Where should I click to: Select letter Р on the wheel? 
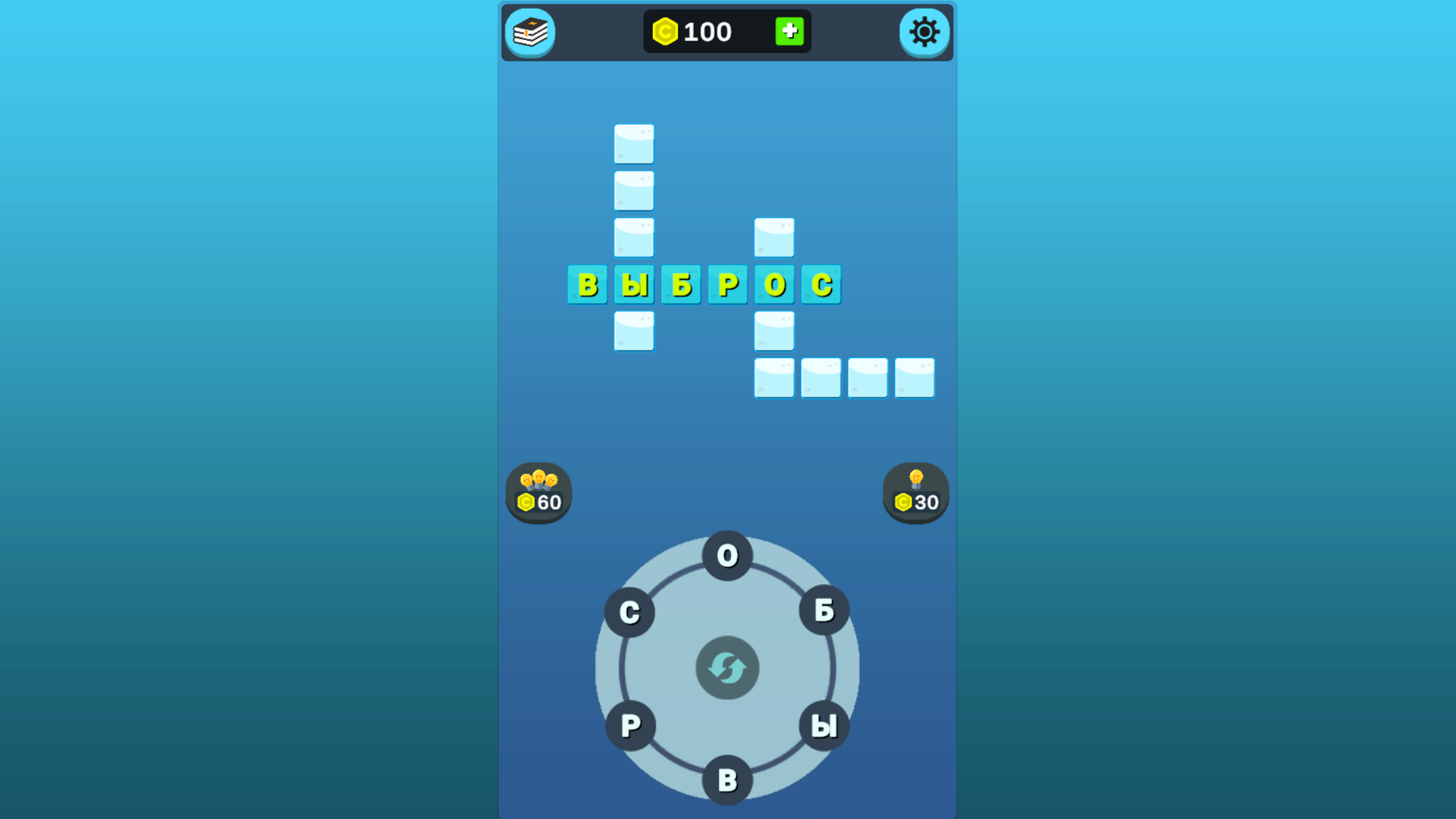point(630,726)
